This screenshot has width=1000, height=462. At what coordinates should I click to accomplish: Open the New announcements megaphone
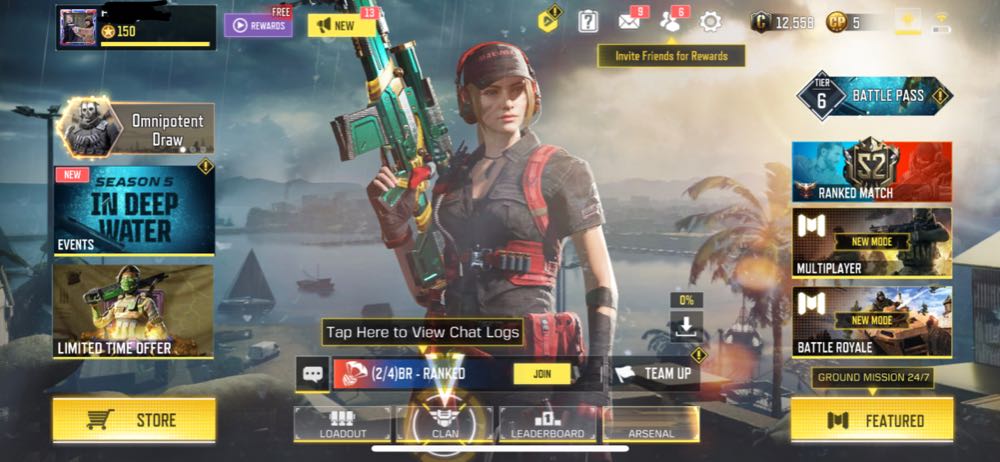coord(341,25)
